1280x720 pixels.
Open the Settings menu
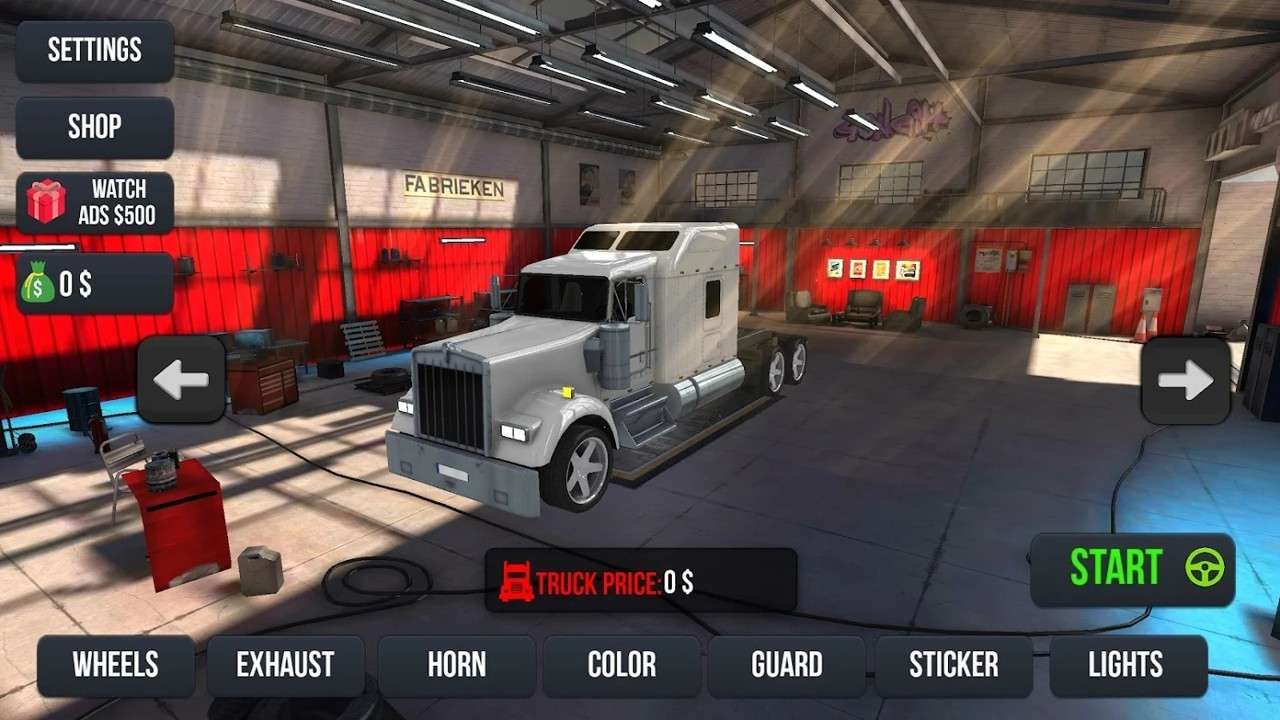click(95, 50)
